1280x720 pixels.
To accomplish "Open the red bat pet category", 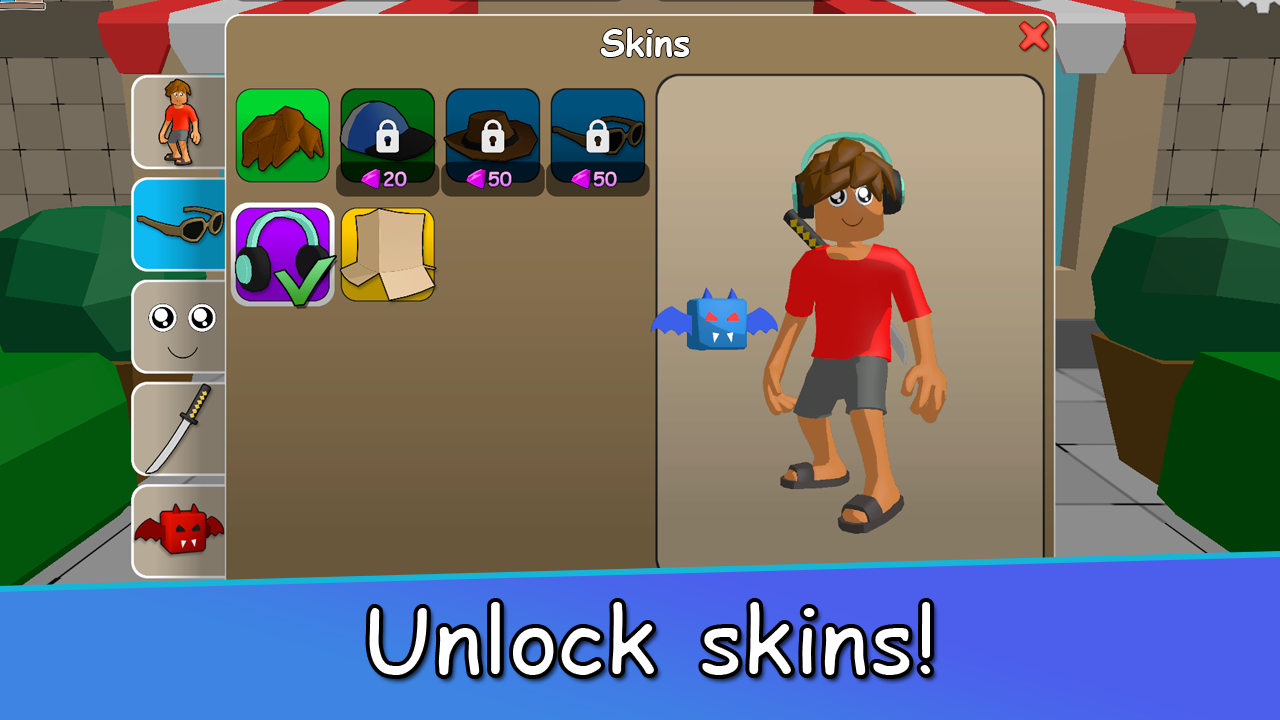I will coord(178,530).
